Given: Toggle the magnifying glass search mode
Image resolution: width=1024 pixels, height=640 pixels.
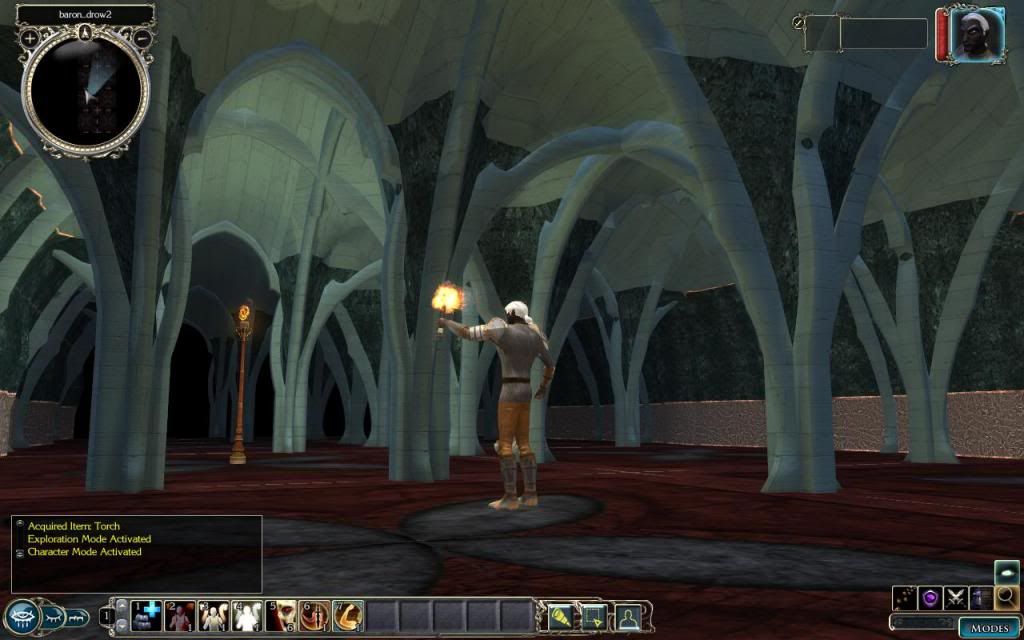Looking at the screenshot, I should (1007, 598).
